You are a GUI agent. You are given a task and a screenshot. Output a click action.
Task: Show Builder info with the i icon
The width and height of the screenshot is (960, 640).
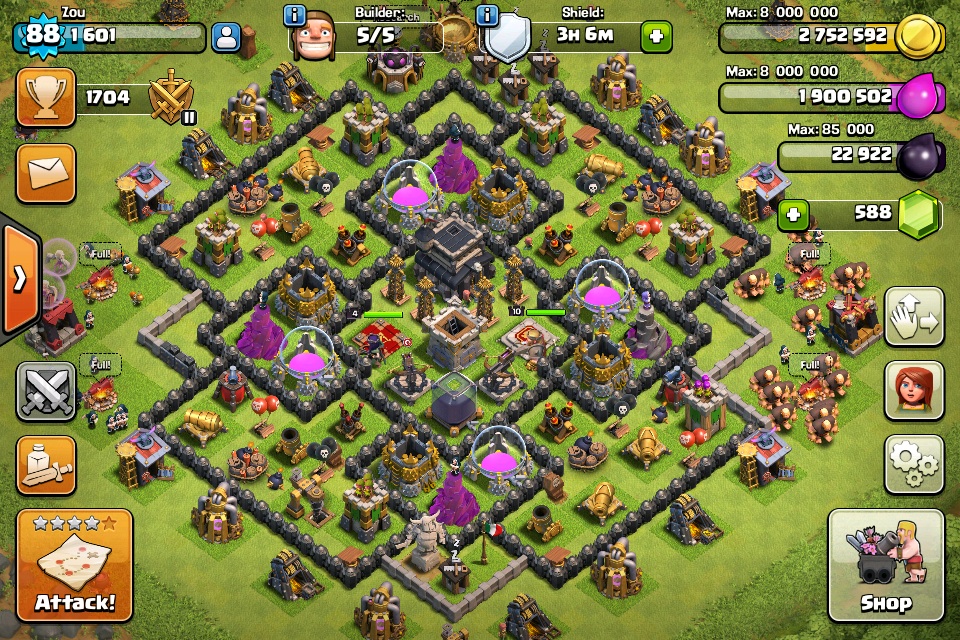(295, 15)
